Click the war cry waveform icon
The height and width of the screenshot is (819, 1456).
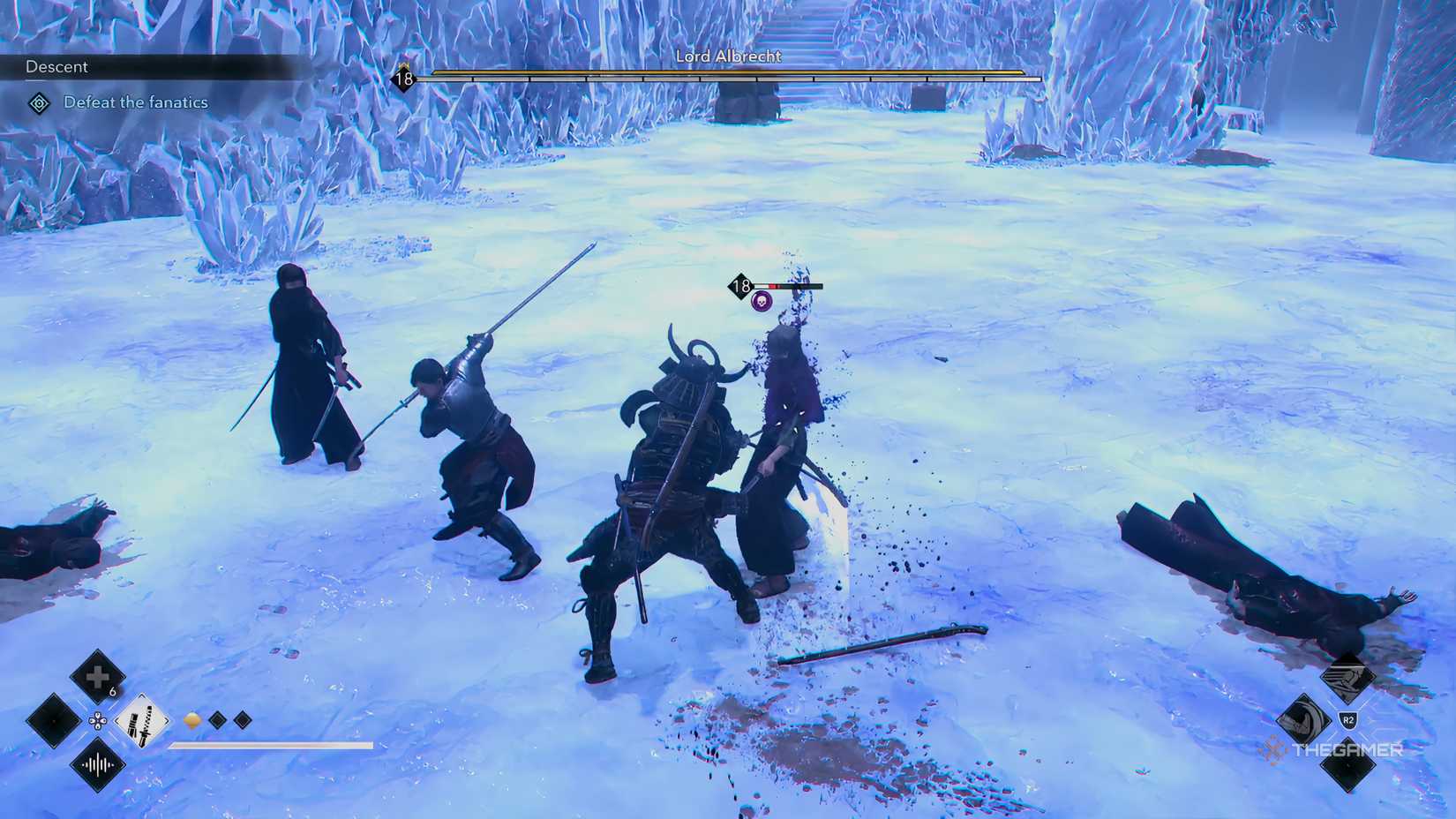[98, 766]
